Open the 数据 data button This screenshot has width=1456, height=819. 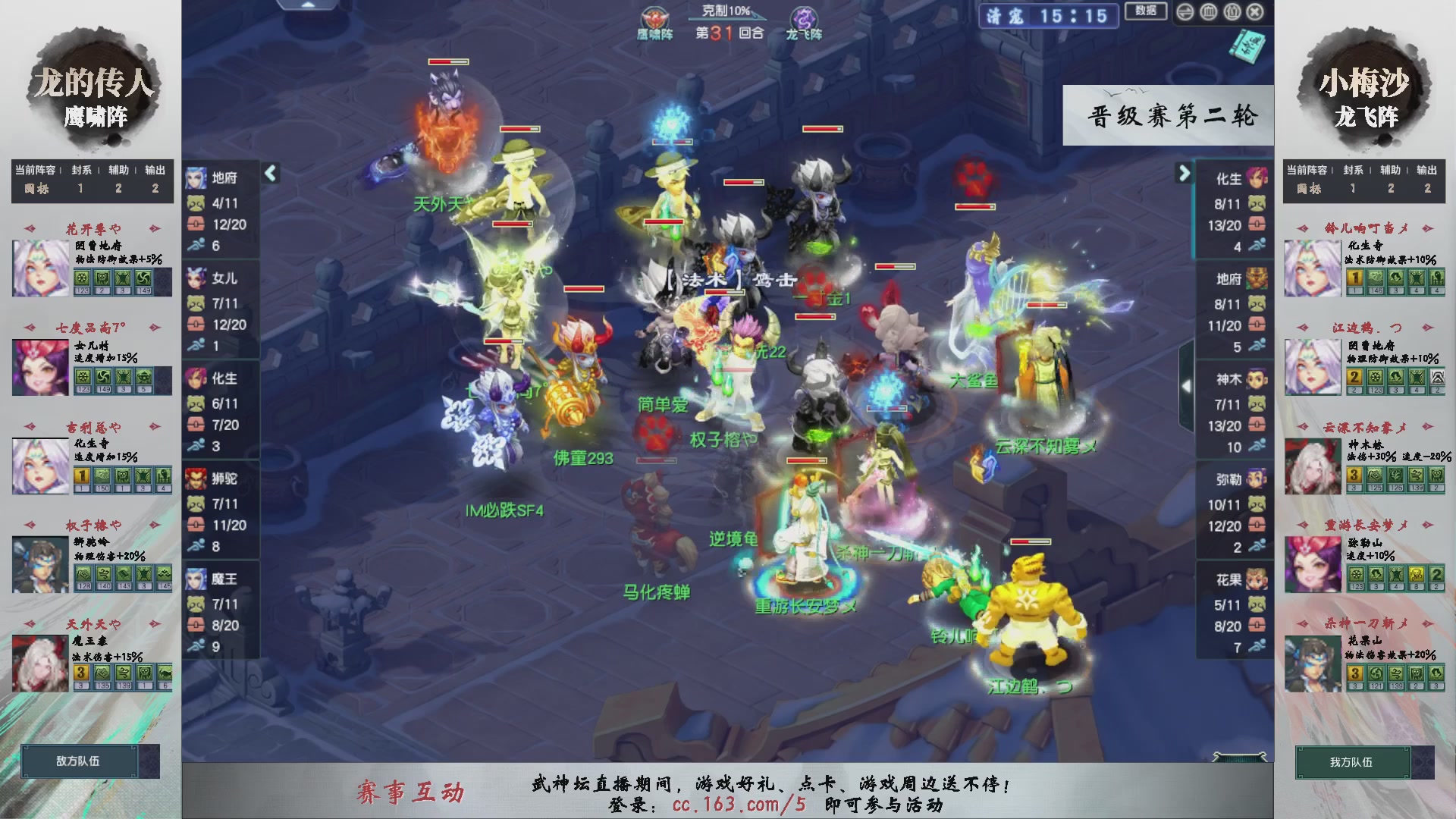pyautogui.click(x=1147, y=12)
